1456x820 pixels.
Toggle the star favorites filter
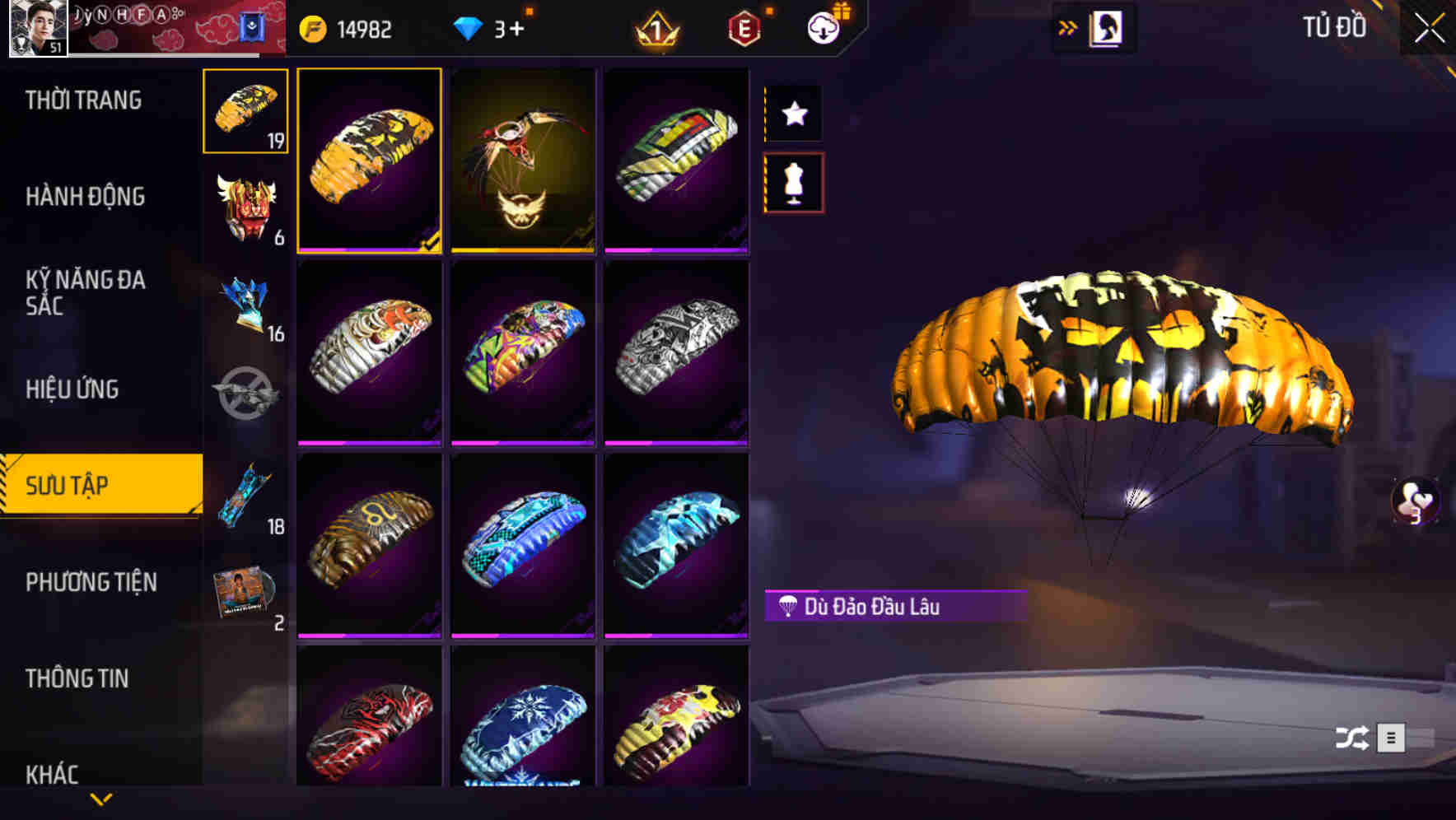pyautogui.click(x=794, y=114)
